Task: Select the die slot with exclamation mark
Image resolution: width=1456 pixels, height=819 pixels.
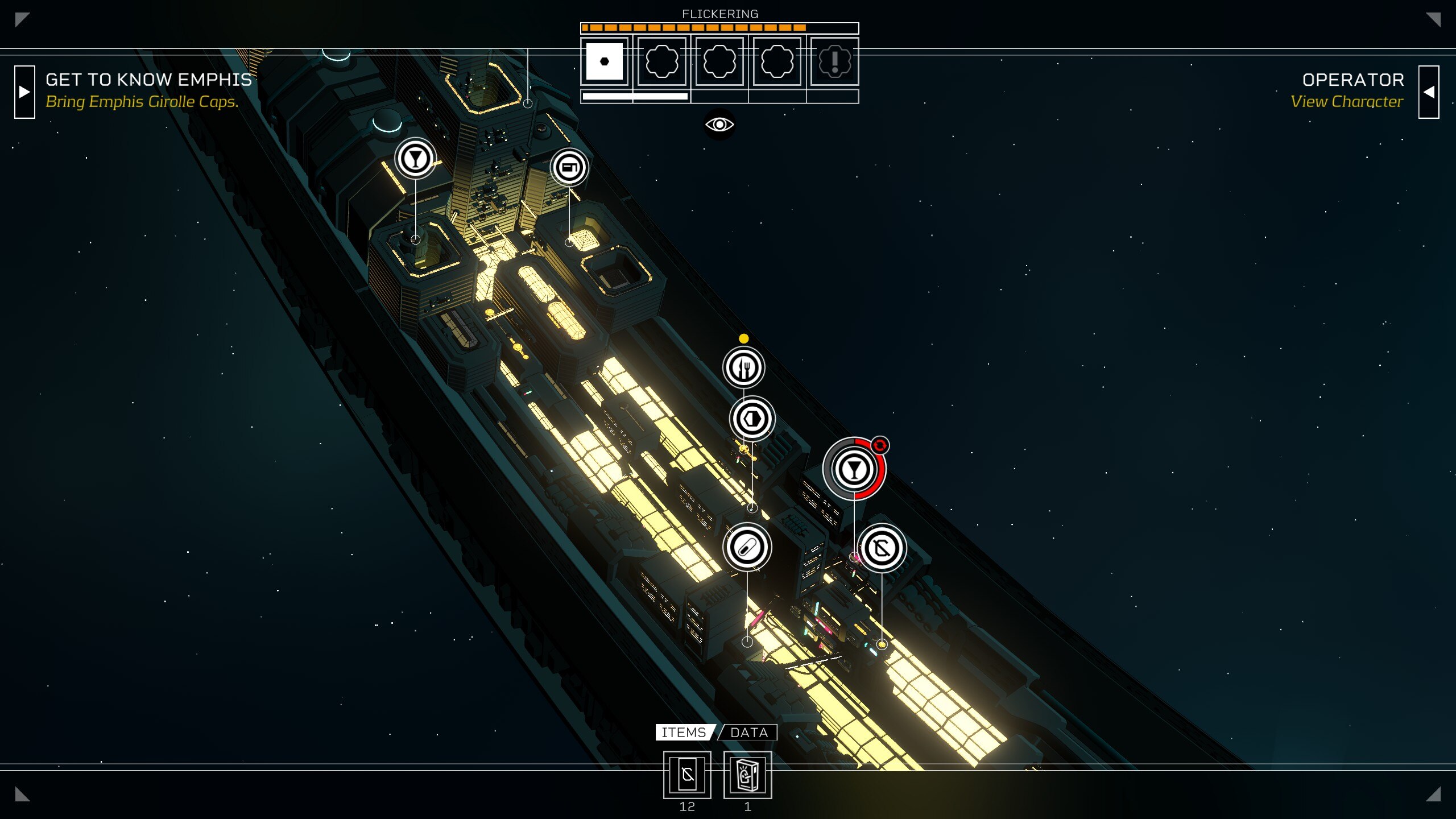Action: click(x=834, y=61)
